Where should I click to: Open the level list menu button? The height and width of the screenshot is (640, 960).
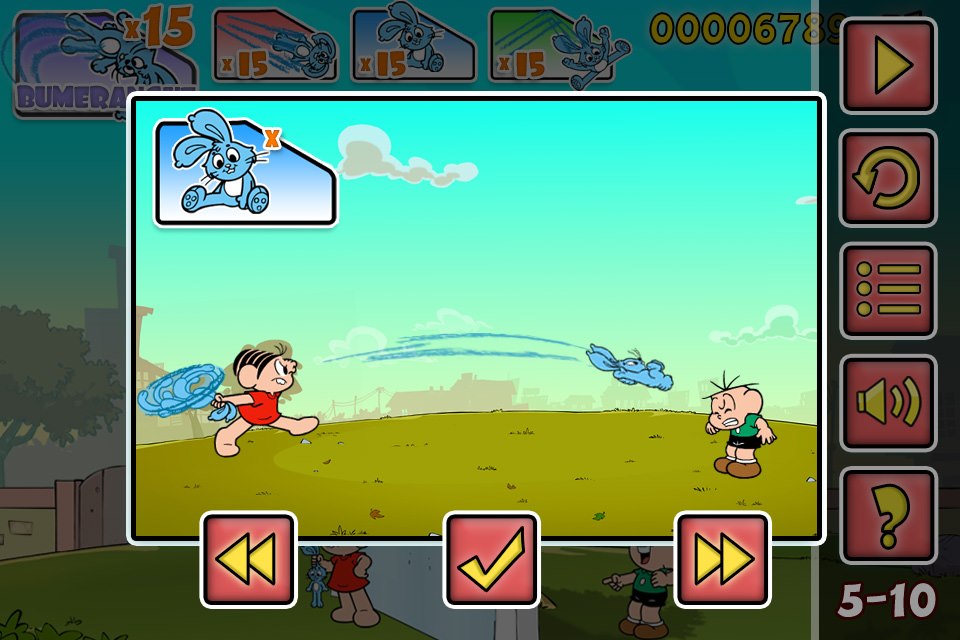pyautogui.click(x=888, y=290)
